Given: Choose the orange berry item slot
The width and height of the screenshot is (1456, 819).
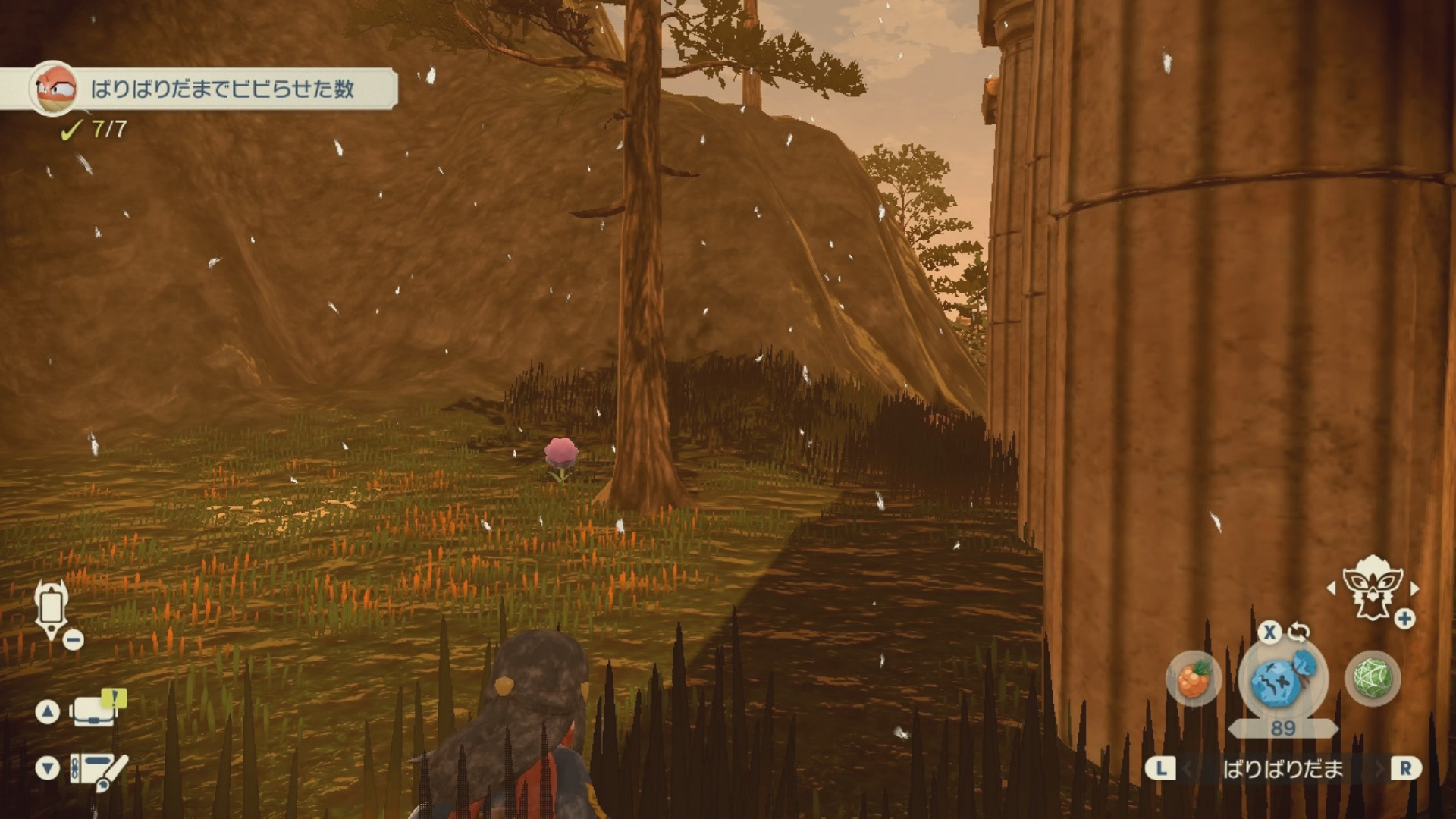Looking at the screenshot, I should [x=1194, y=679].
